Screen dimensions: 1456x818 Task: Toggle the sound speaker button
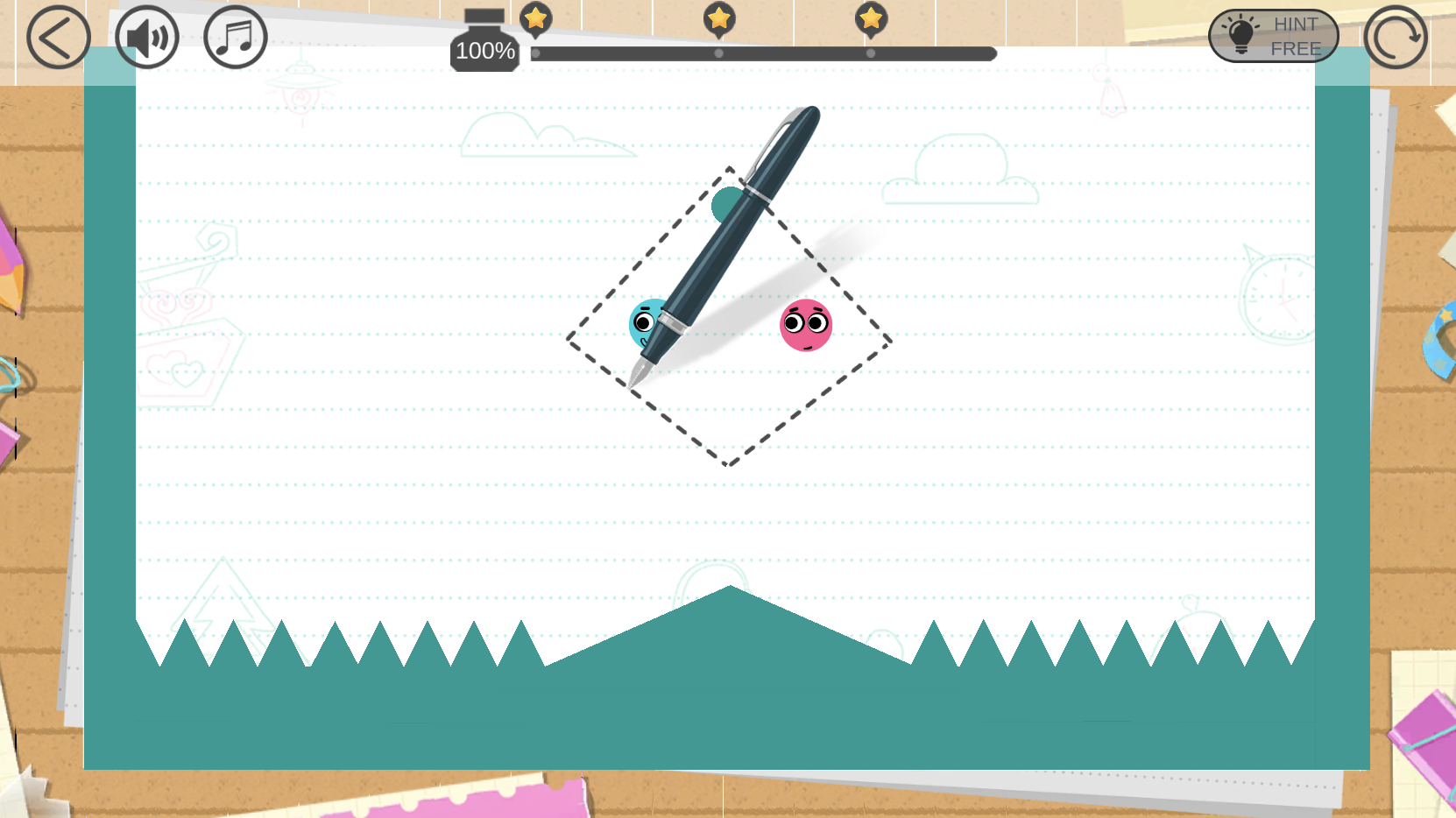[x=147, y=38]
